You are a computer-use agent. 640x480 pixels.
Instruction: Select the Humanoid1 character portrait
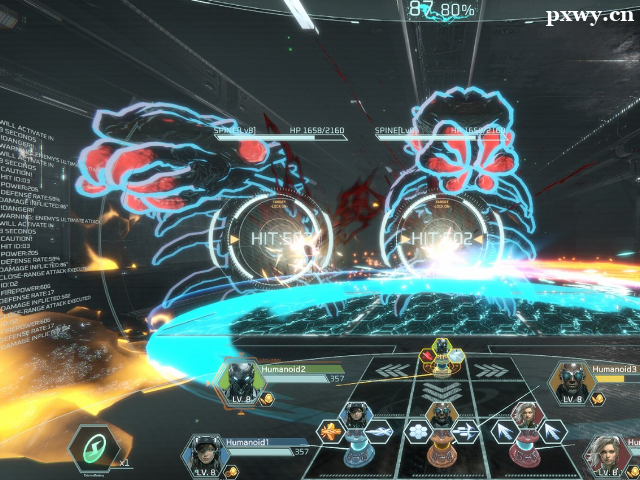203,453
